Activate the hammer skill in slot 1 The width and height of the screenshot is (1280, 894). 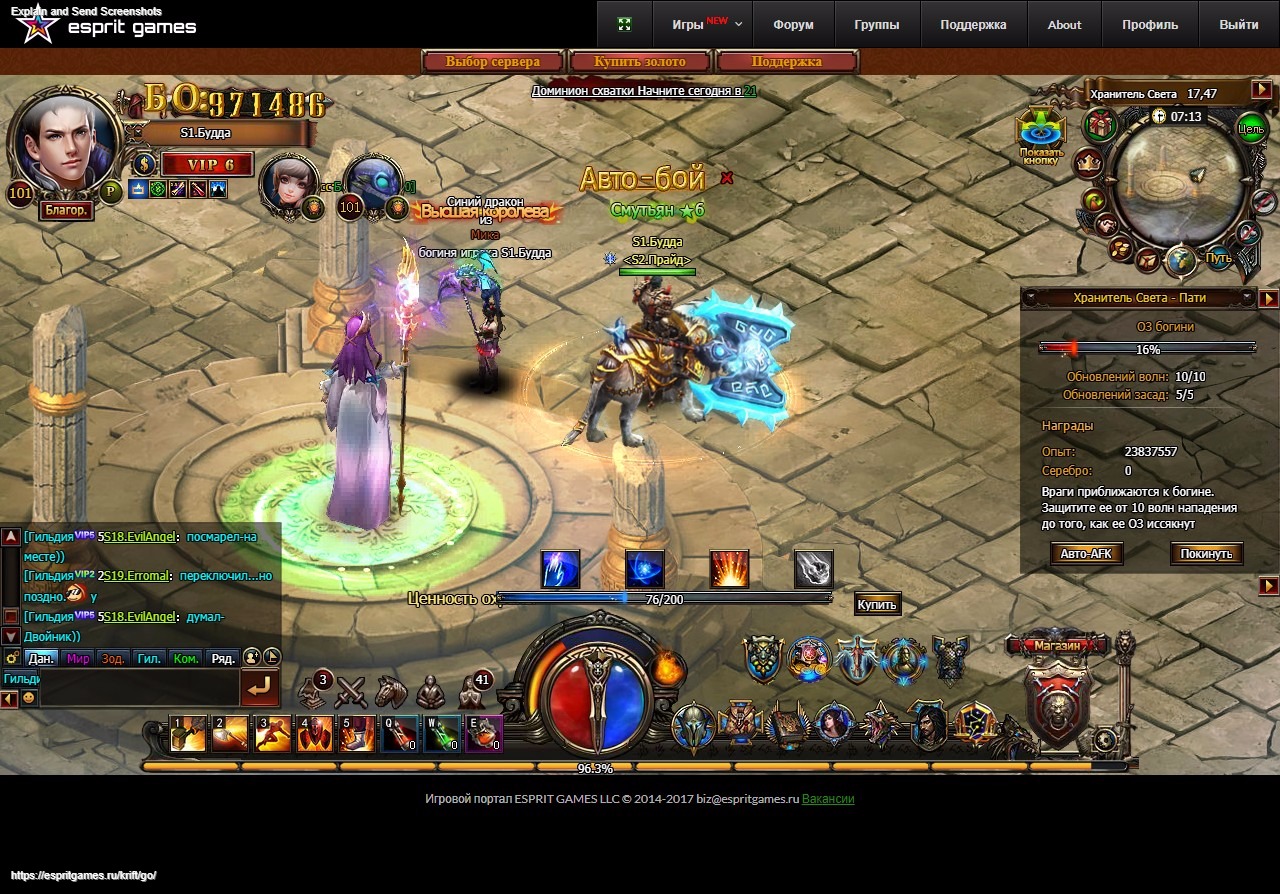coord(188,734)
